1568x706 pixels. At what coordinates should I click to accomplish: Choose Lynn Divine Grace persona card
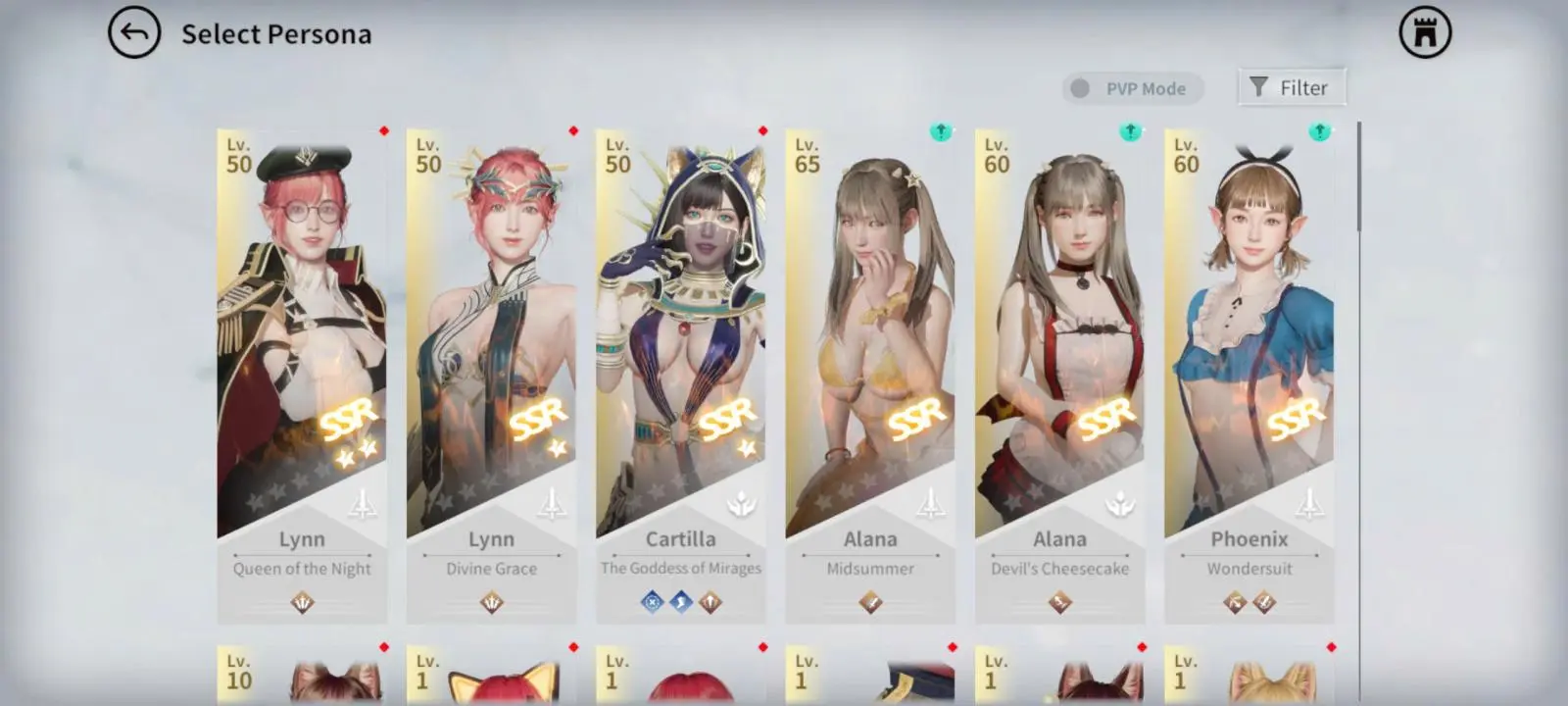[x=491, y=373]
